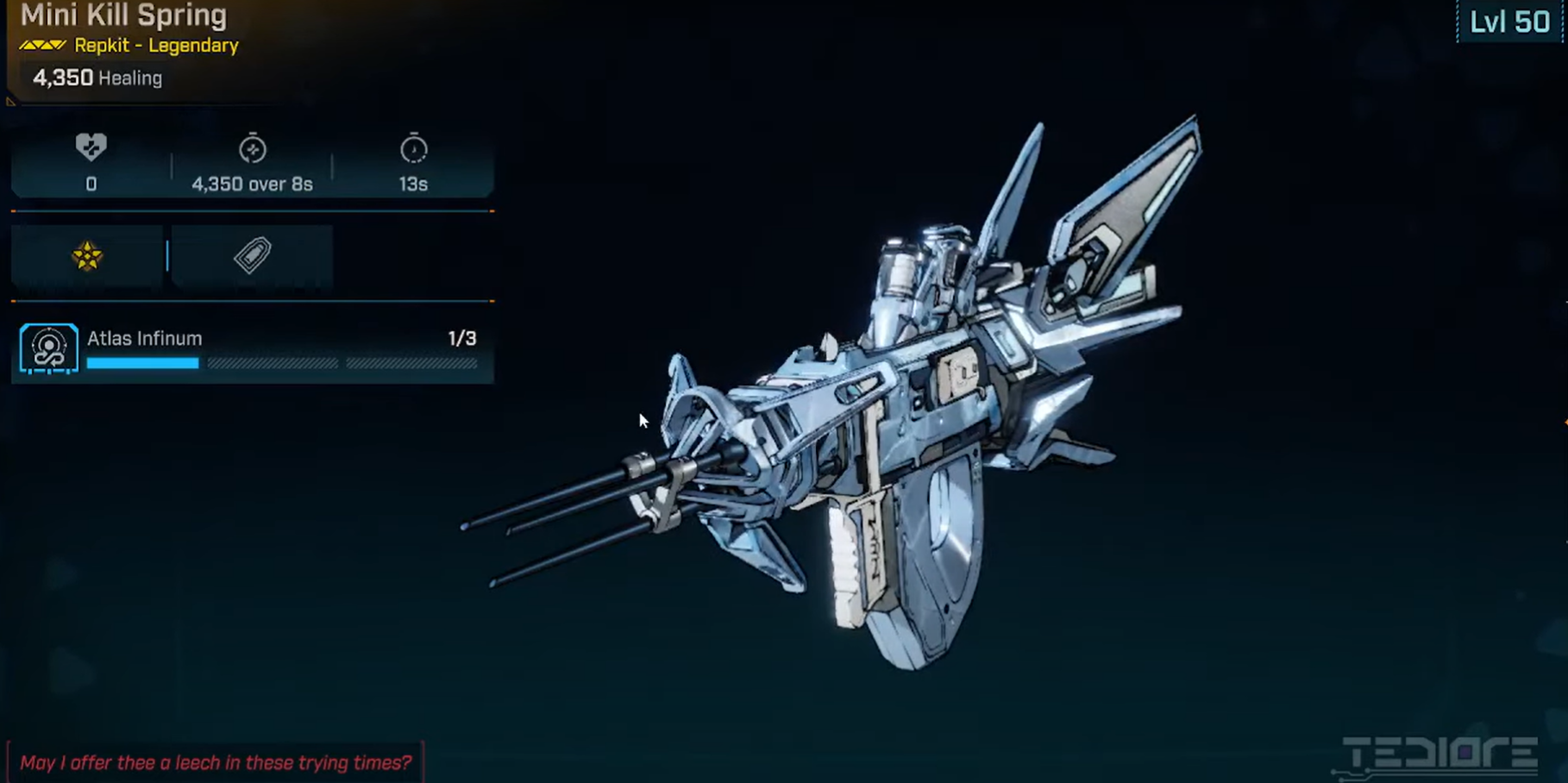The width and height of the screenshot is (1568, 783).
Task: Expand the stats panel divider
Action: [x=250, y=210]
